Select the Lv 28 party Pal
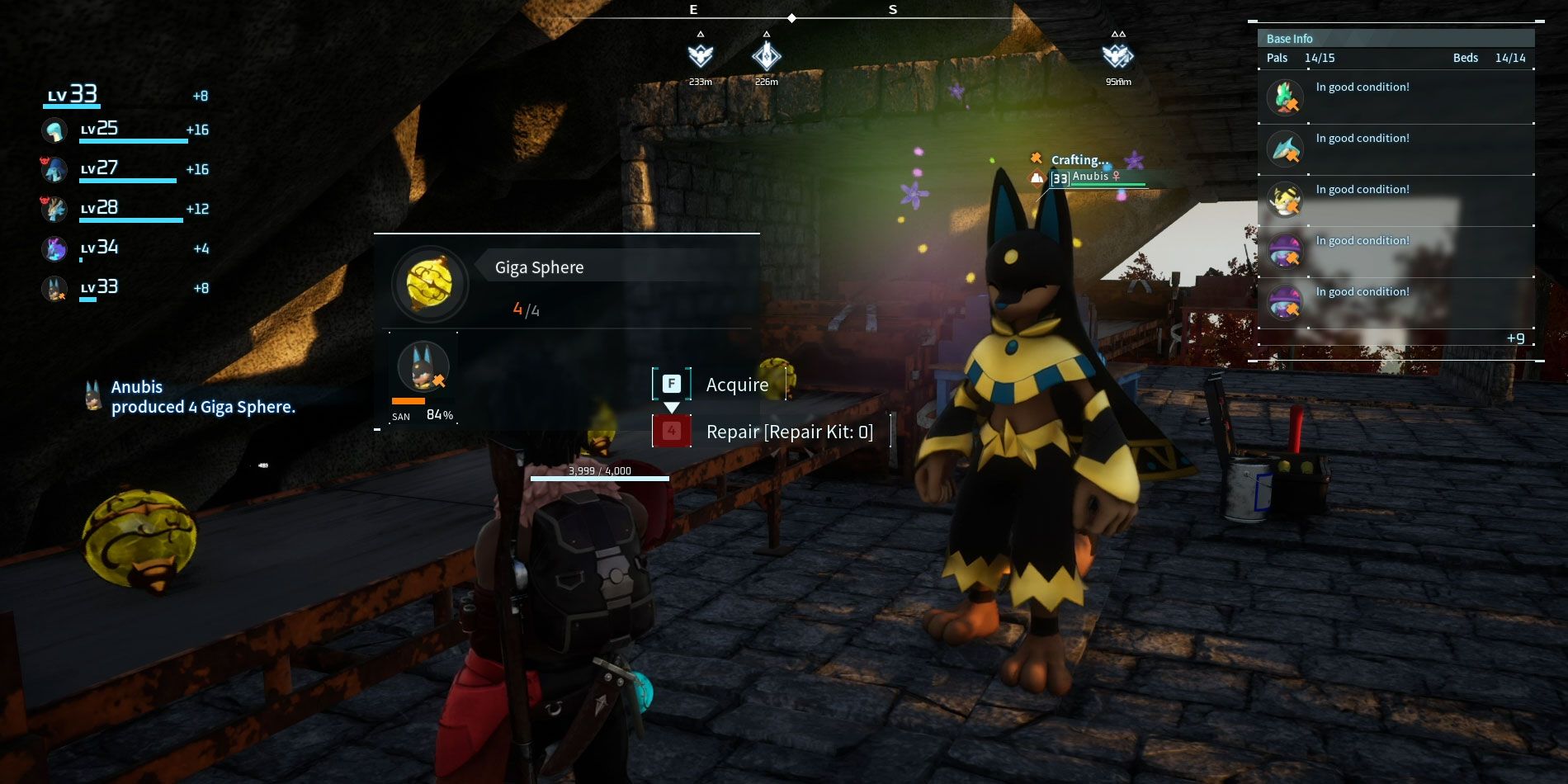The height and width of the screenshot is (784, 1568). [x=55, y=209]
